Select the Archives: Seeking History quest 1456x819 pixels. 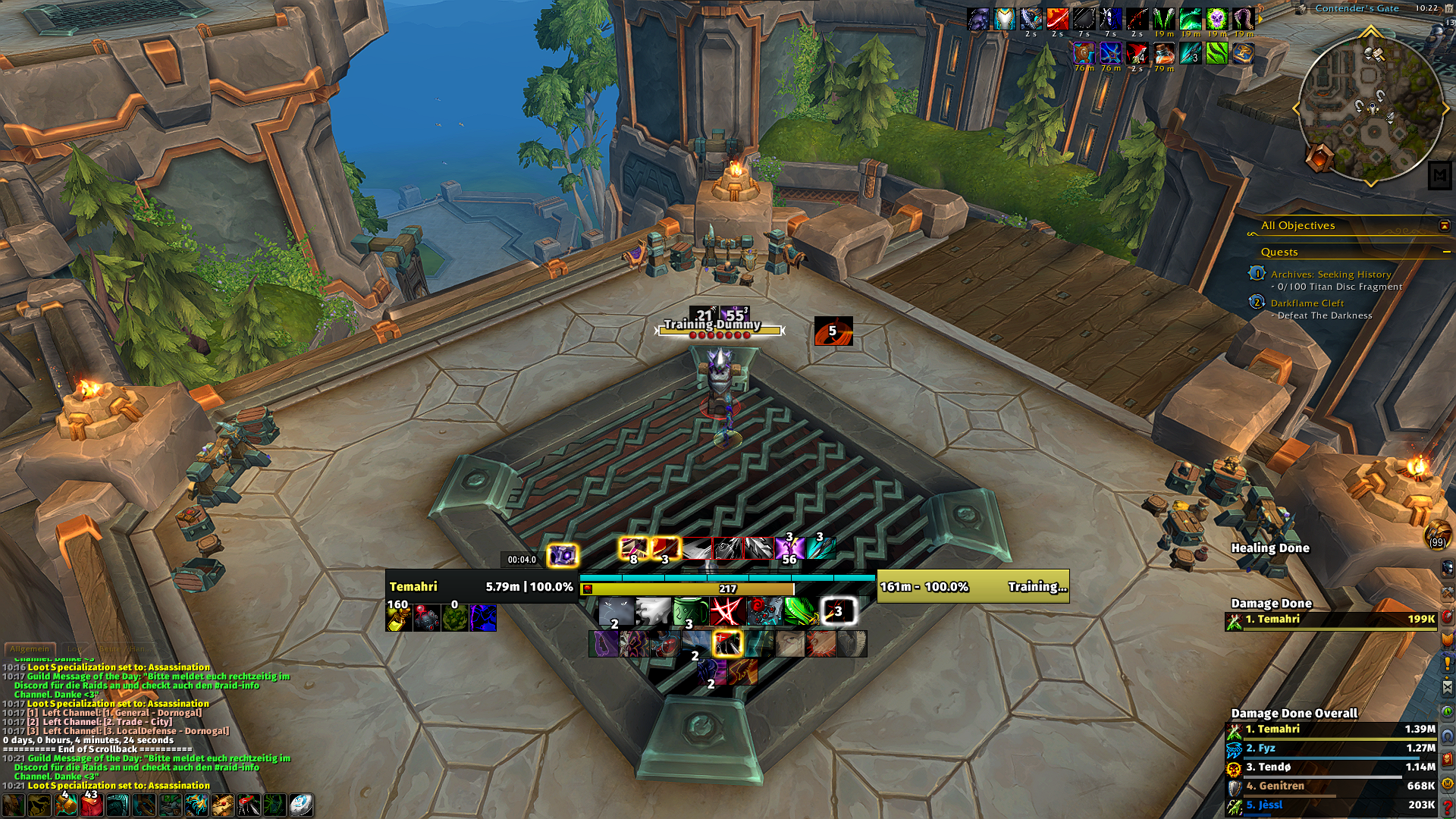[x=1330, y=275]
